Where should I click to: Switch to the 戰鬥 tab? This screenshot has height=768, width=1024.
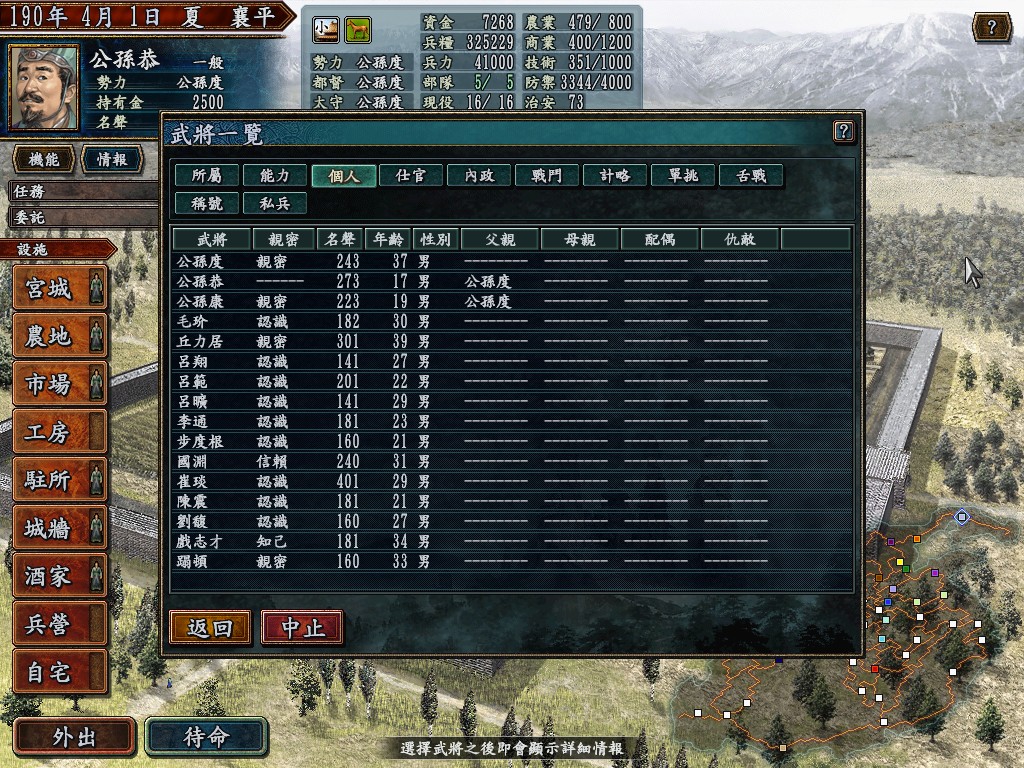tap(547, 175)
